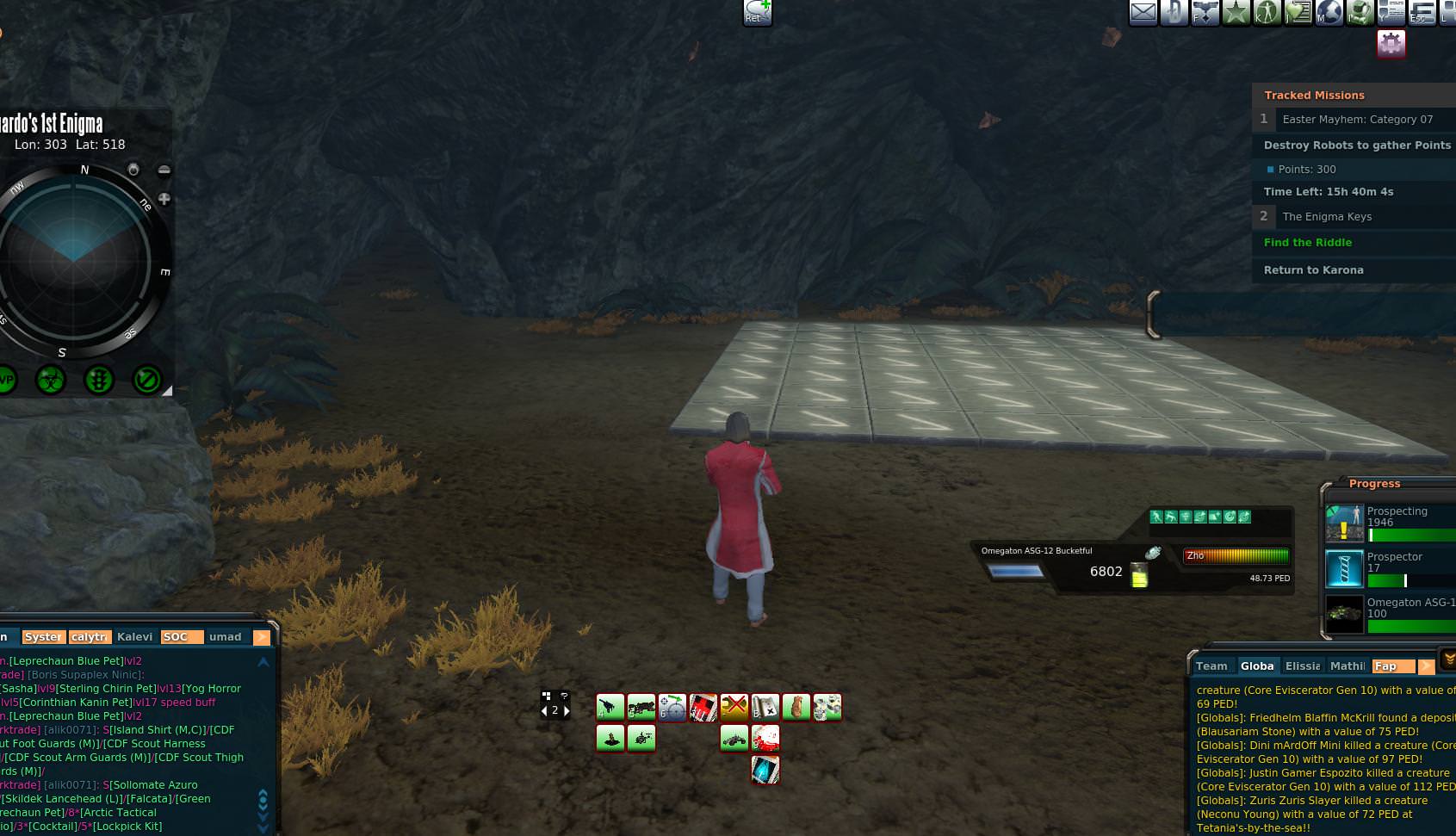Screen dimensions: 1456x836
Task: Click the circular radar minimap
Action: click(x=75, y=263)
